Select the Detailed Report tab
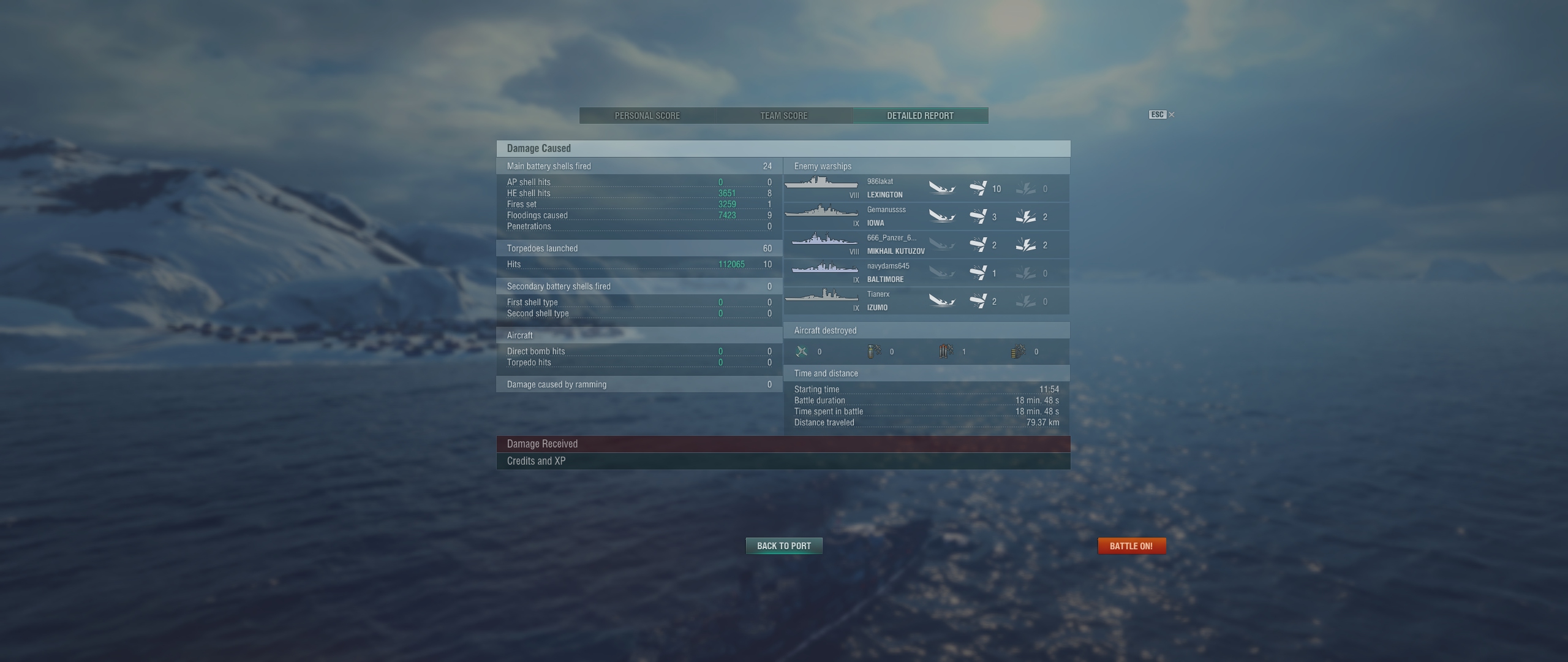1568x662 pixels. 920,115
